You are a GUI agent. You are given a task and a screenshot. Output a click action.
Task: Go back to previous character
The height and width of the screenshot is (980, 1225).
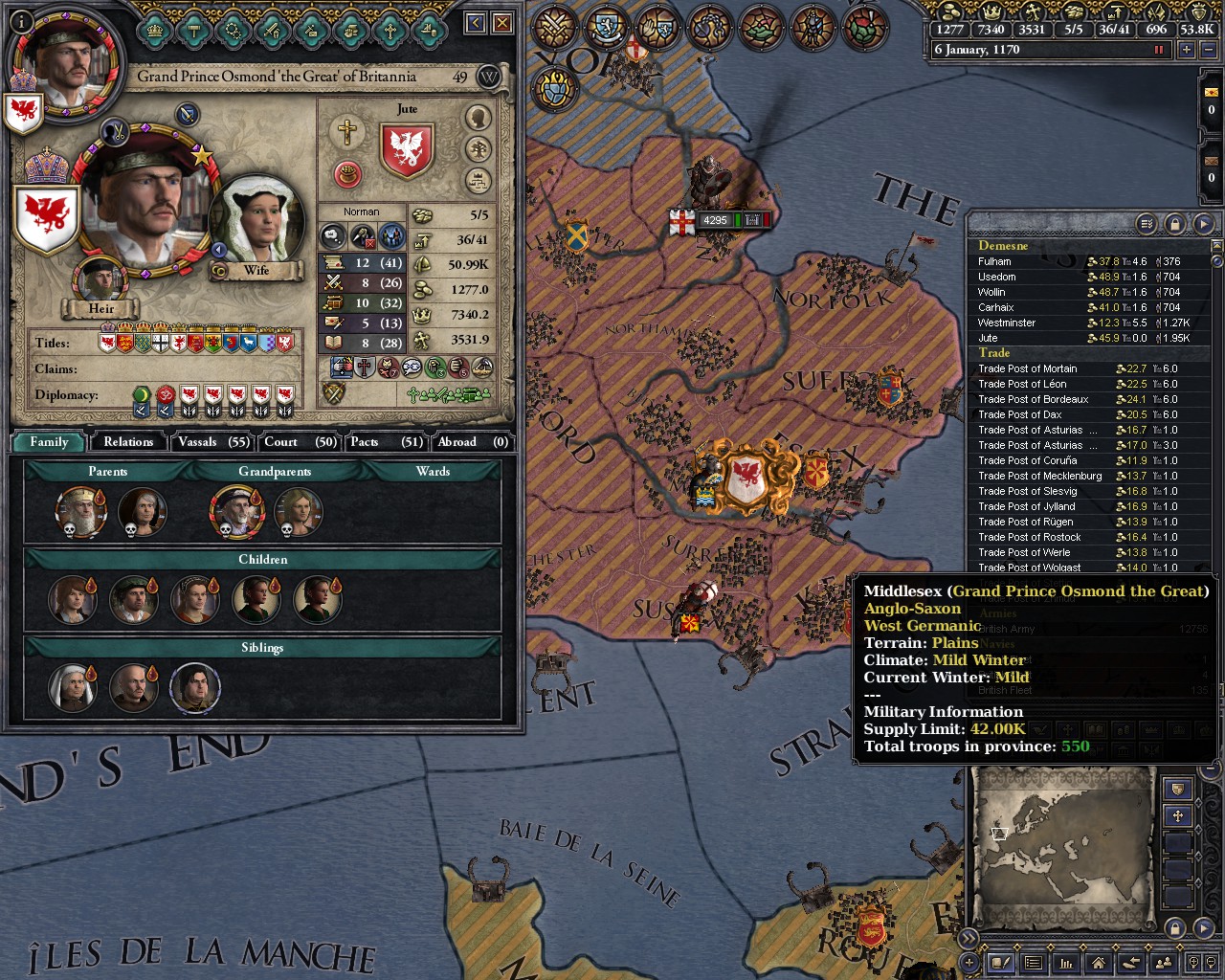(476, 23)
